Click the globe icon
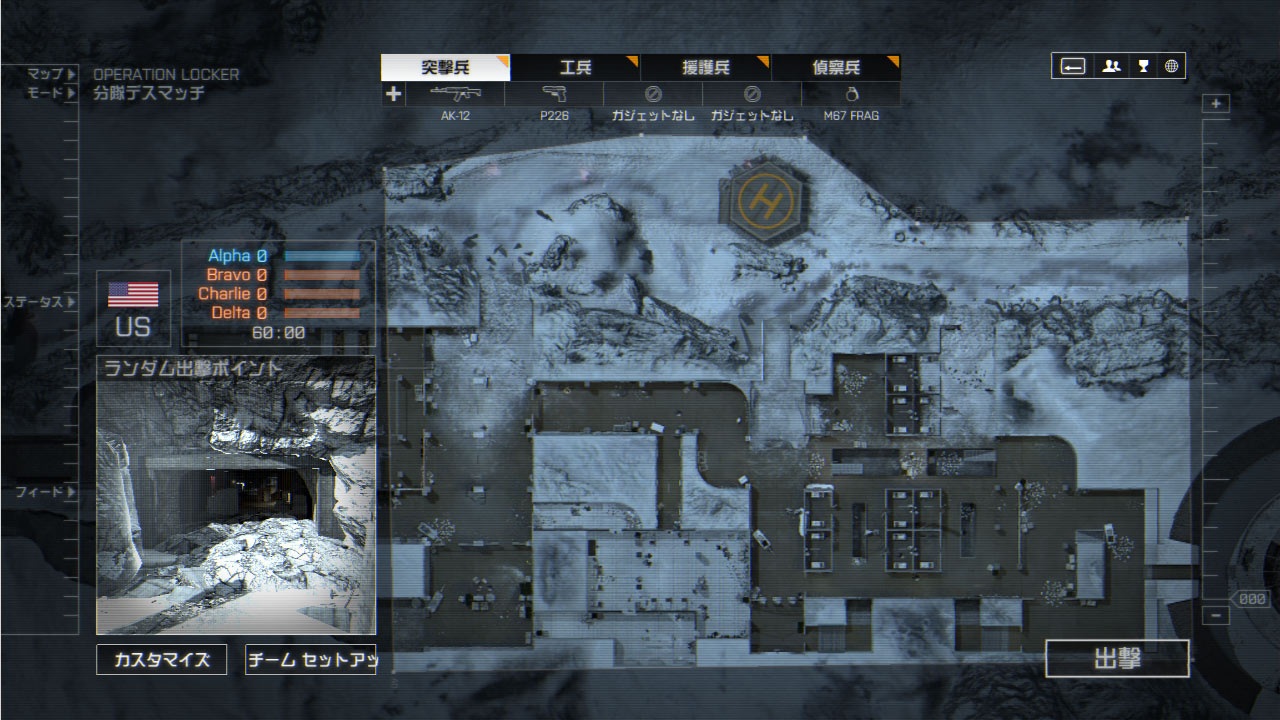This screenshot has height=720, width=1280. pos(1171,67)
